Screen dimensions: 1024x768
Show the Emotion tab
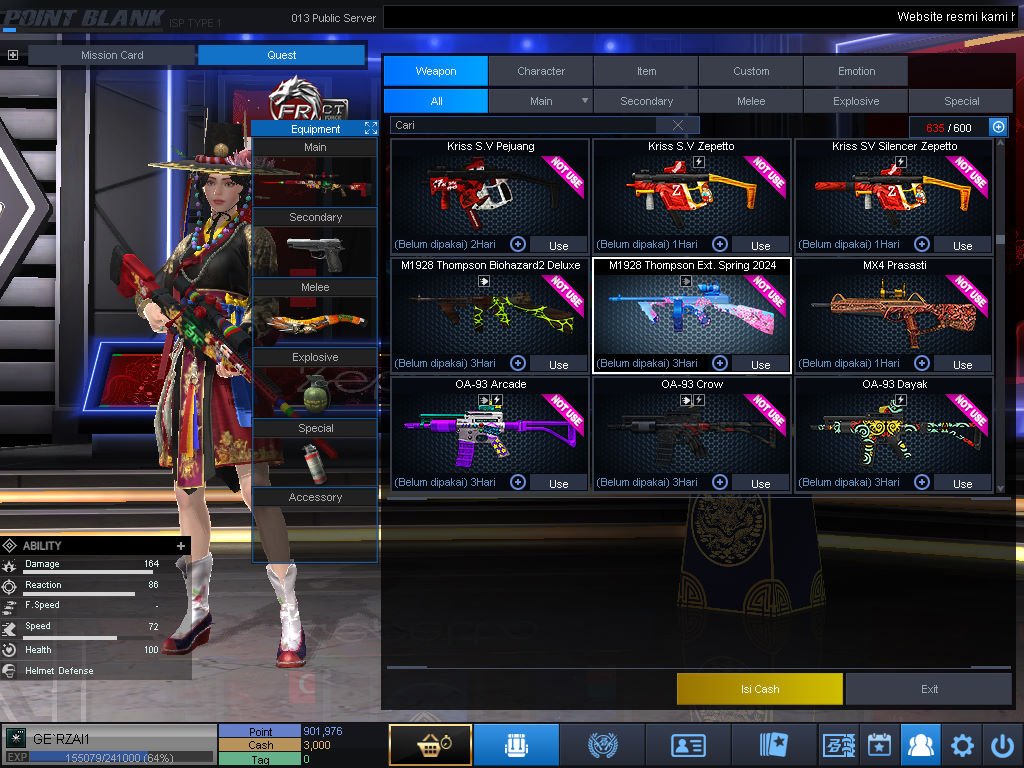(x=856, y=71)
